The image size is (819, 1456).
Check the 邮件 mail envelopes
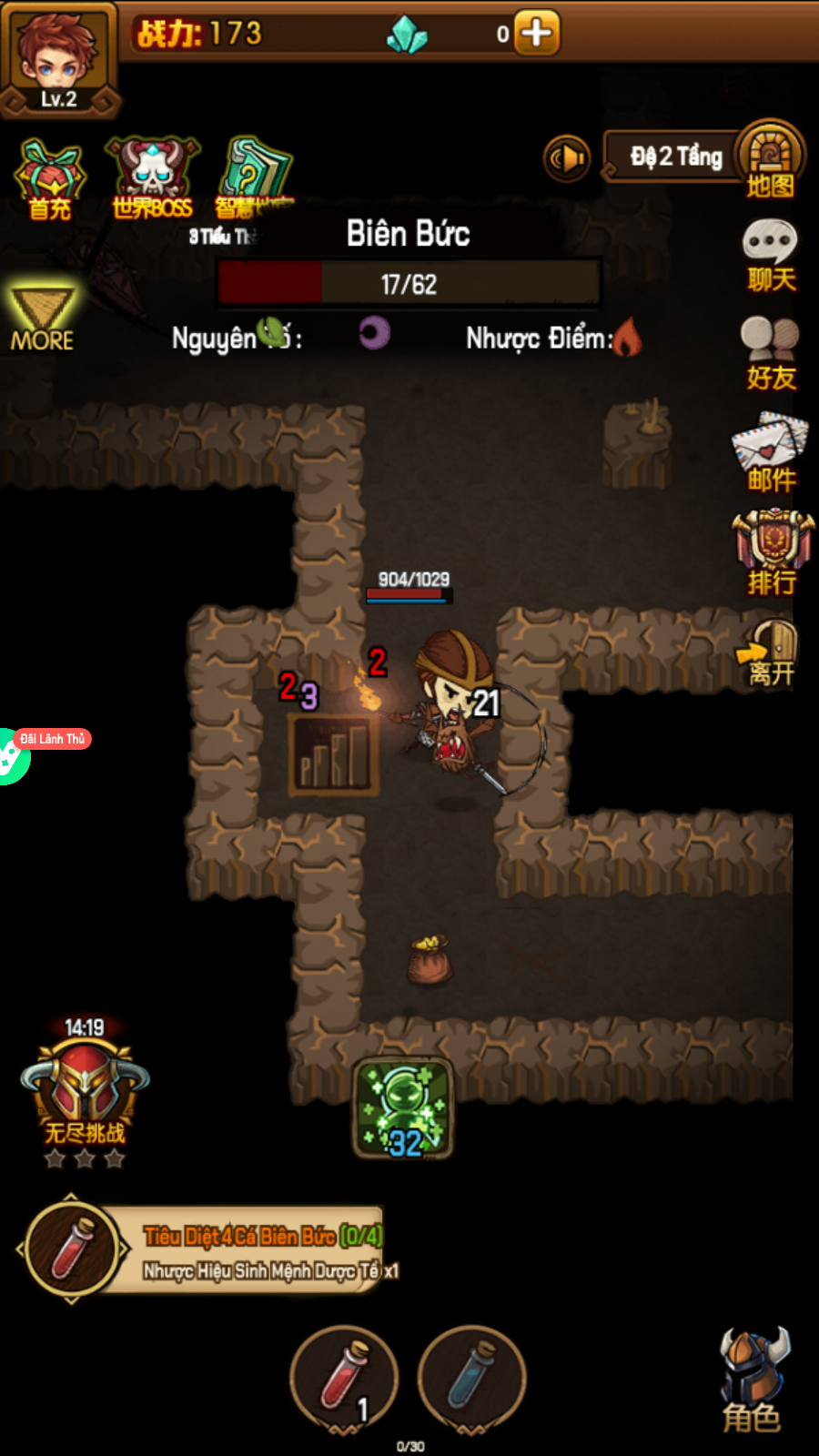tap(770, 452)
